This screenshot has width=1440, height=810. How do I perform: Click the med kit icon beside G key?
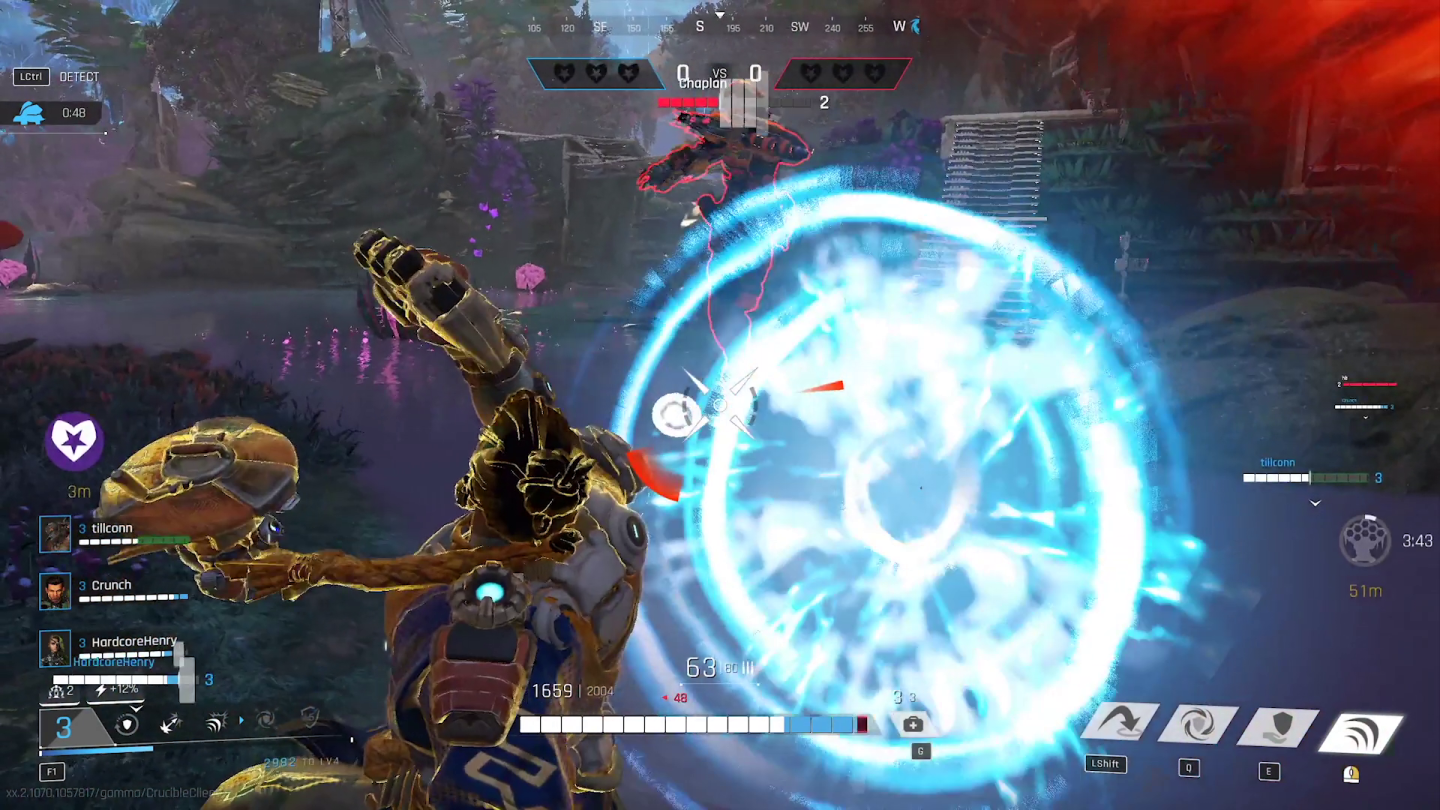click(x=912, y=723)
